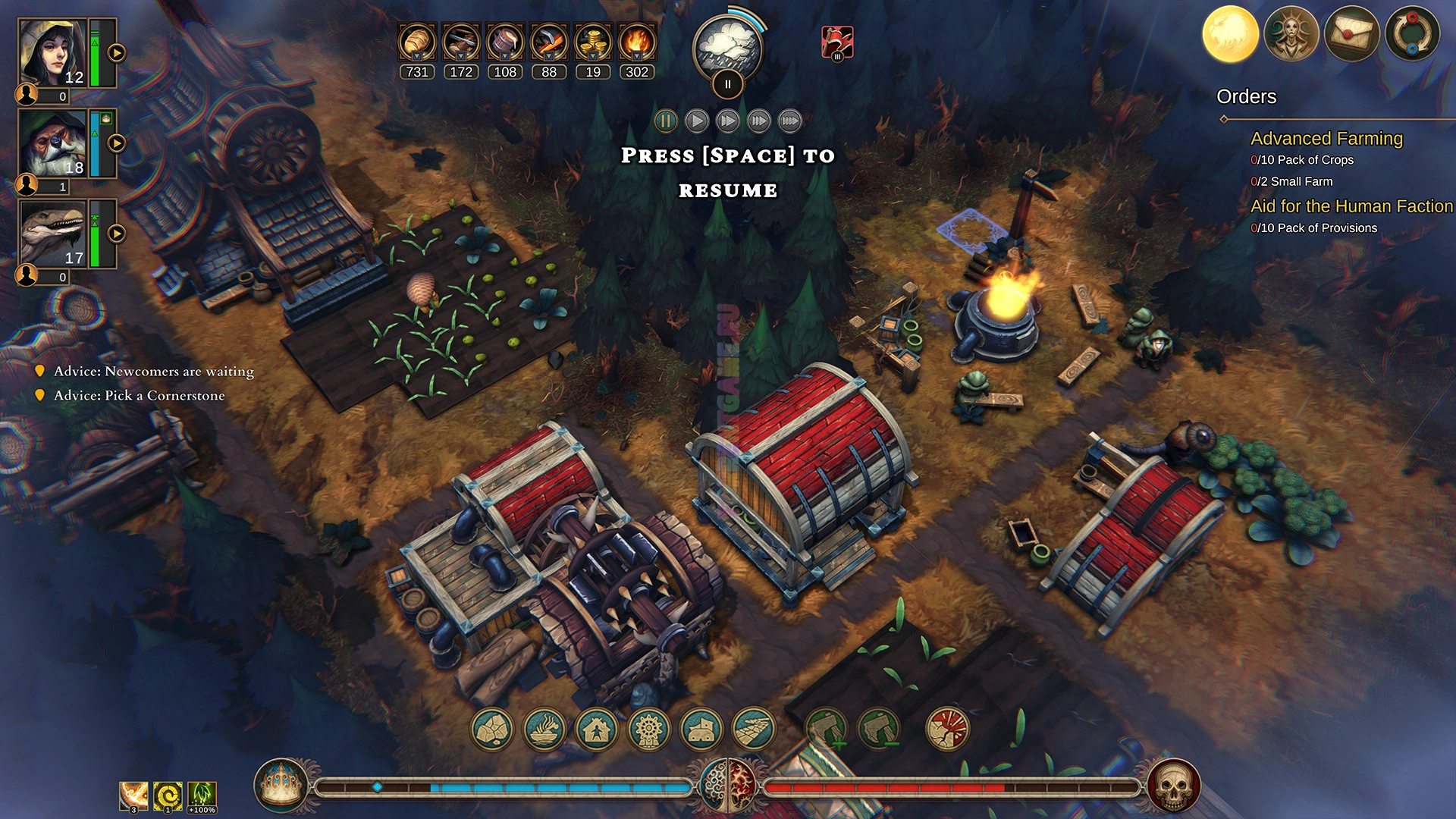The height and width of the screenshot is (819, 1456).
Task: Open the Newcomers are waiting advice
Action: (153, 372)
